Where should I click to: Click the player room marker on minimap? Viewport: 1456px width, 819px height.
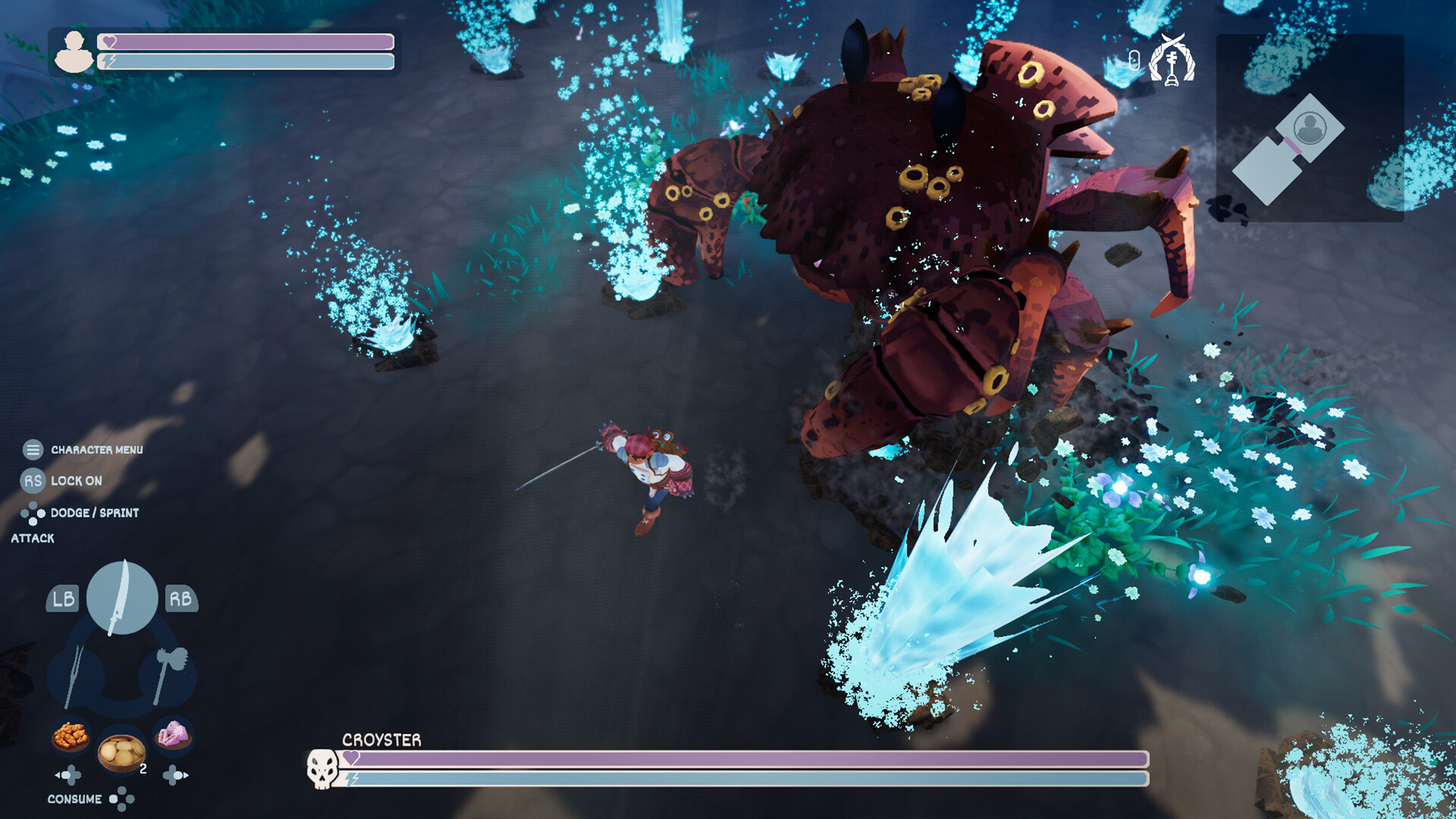tap(1310, 127)
